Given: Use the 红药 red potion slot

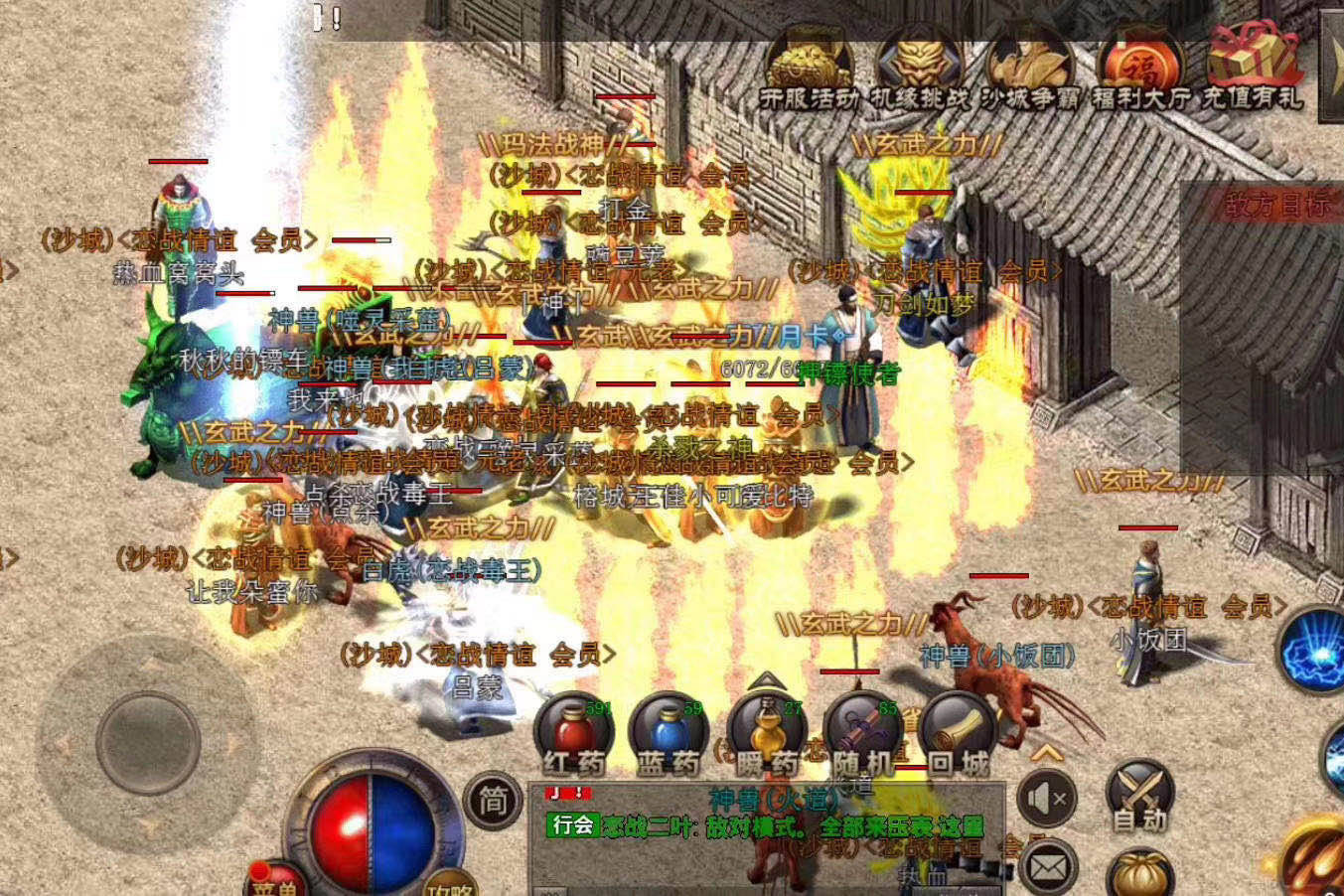Looking at the screenshot, I should (574, 735).
